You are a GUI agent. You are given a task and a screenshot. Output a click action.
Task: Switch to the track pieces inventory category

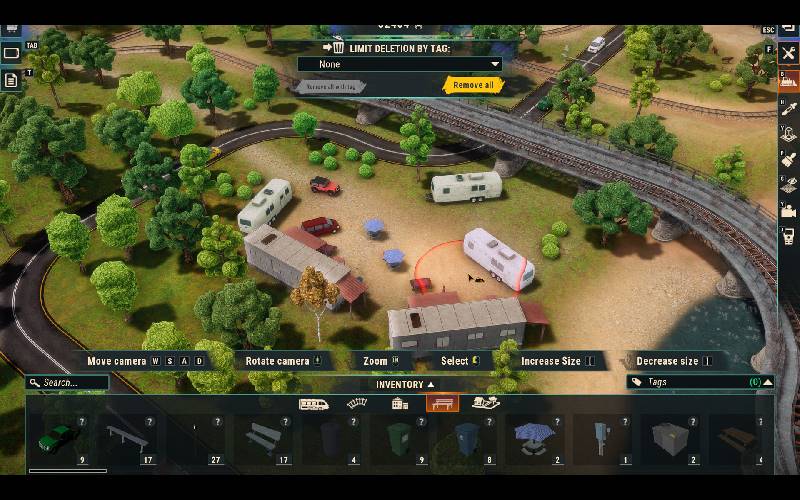point(357,404)
